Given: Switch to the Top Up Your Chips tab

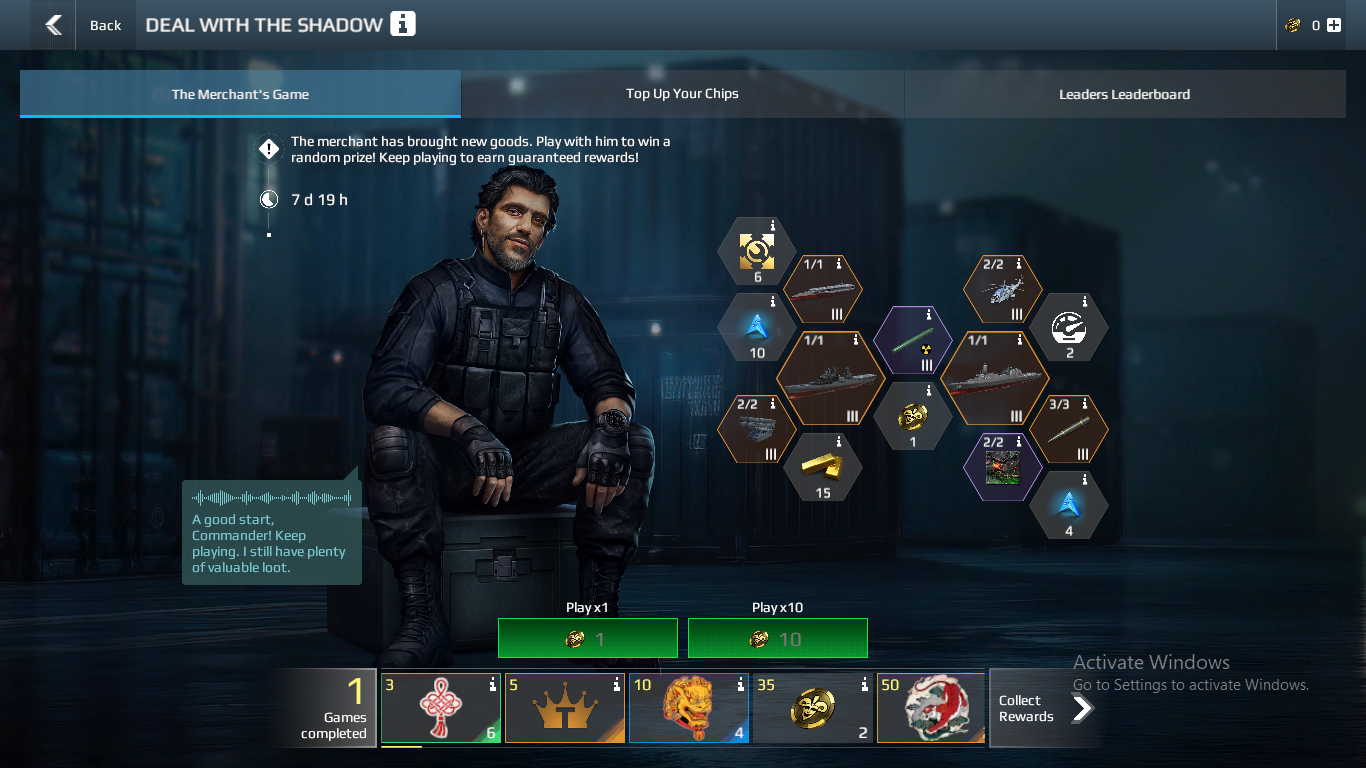Looking at the screenshot, I should 682,93.
